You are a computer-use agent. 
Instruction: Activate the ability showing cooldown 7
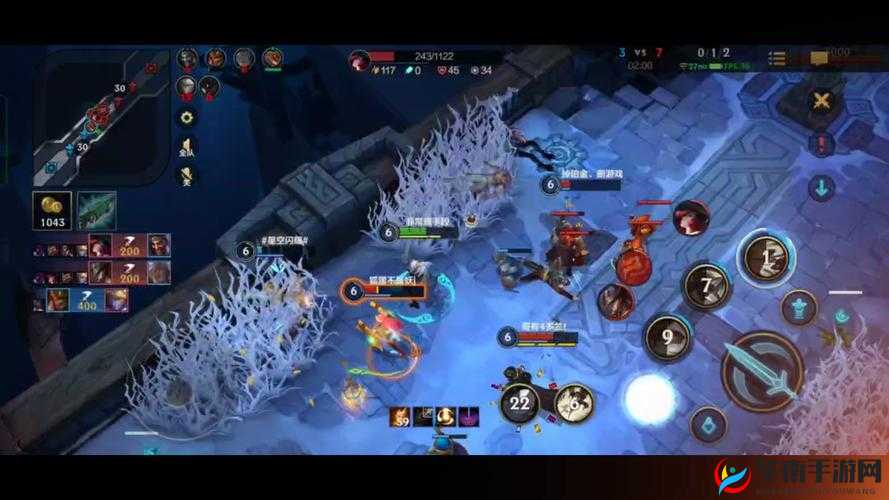(x=706, y=287)
